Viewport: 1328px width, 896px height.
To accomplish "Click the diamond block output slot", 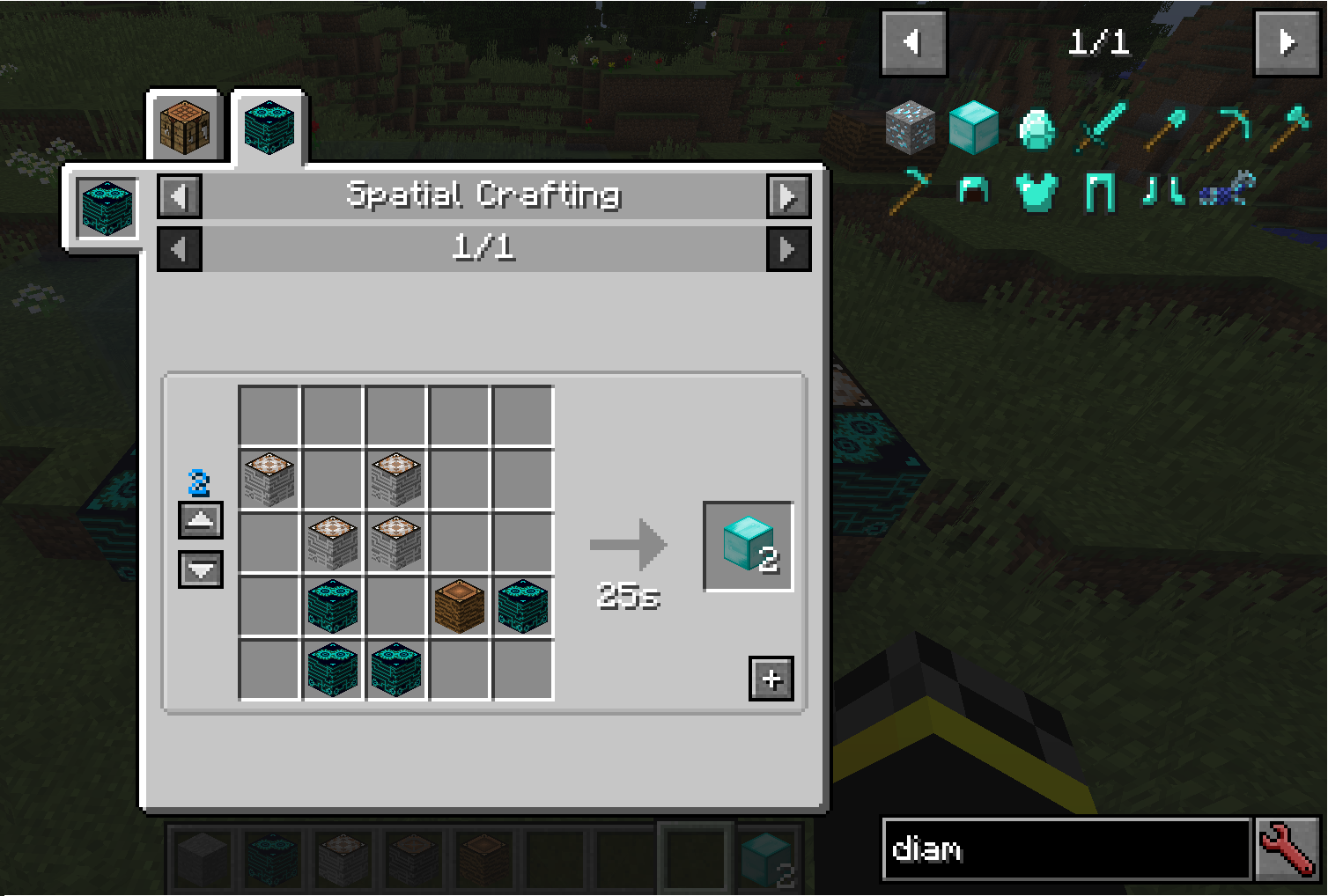I will [748, 543].
